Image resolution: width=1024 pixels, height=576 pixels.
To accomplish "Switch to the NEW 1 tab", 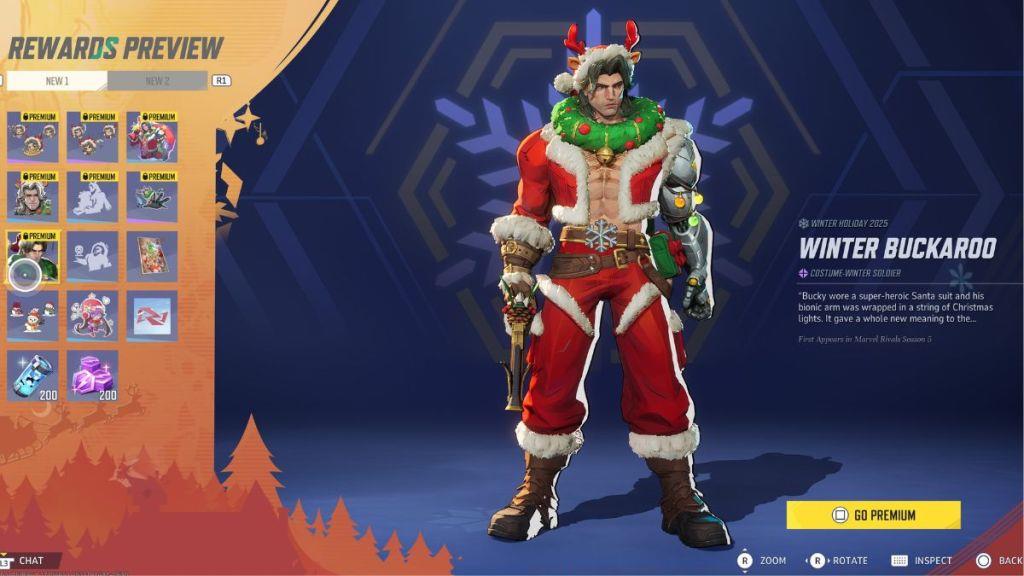I will click(56, 81).
